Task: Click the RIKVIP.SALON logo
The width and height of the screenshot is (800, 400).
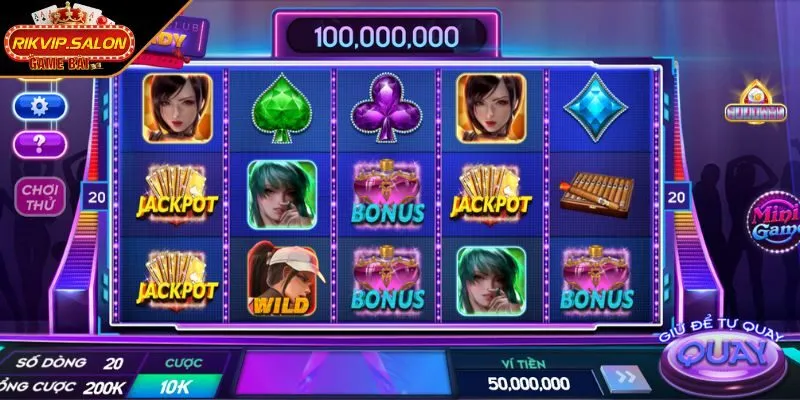Action: 66,43
